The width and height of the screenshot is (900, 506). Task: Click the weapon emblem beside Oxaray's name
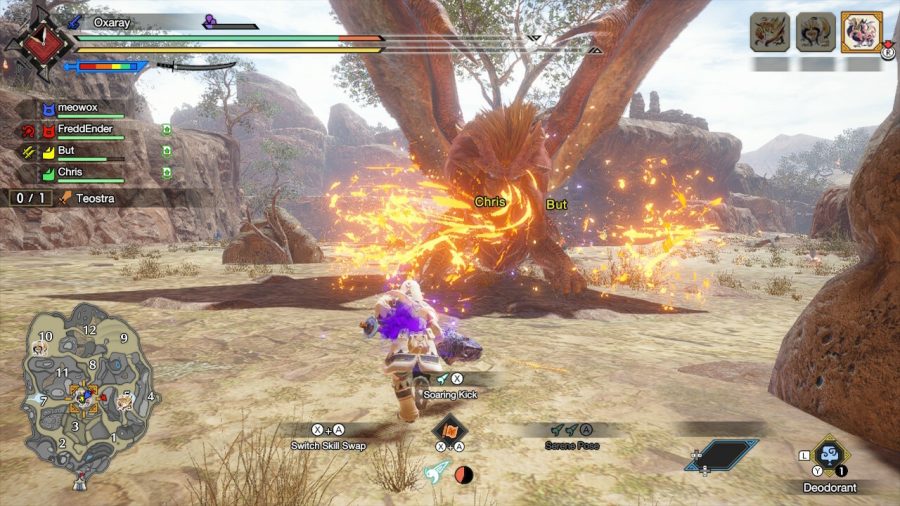[39, 43]
